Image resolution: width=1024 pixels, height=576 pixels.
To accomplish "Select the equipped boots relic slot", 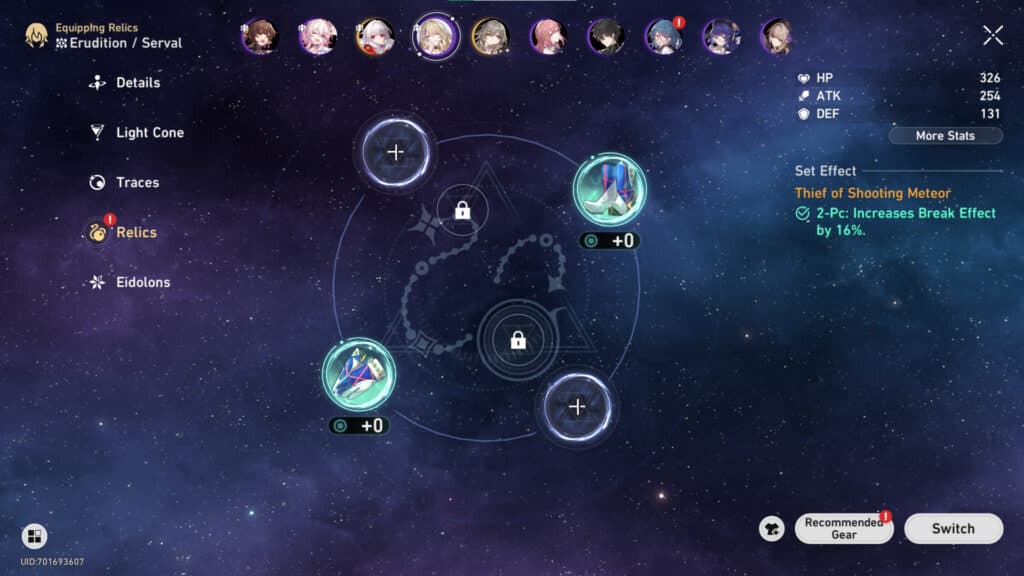I will pyautogui.click(x=609, y=190).
